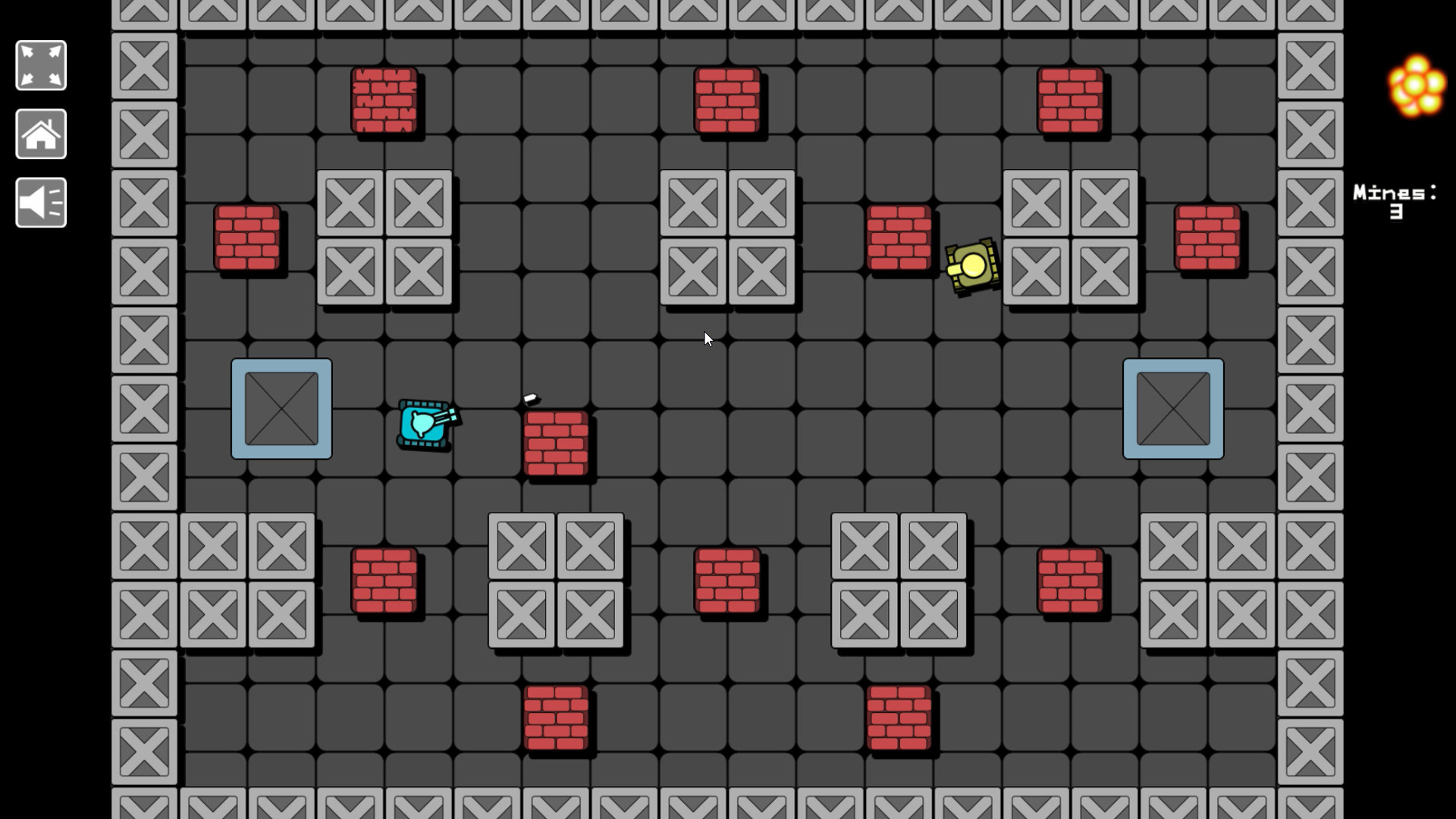Mute the game sound via speaker icon
Image resolution: width=1456 pixels, height=819 pixels.
coord(41,202)
